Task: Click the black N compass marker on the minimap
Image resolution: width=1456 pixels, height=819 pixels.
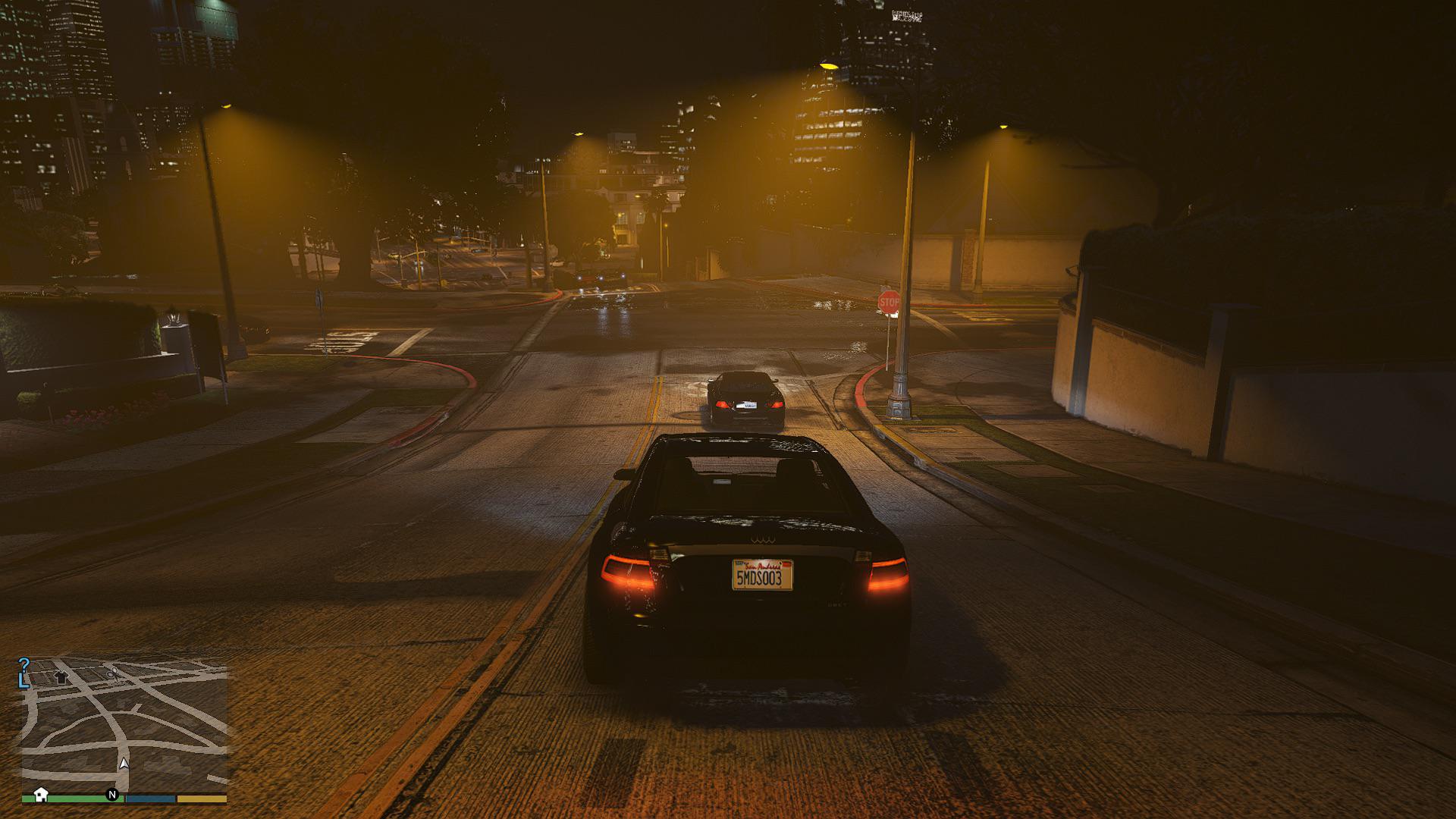Action: 112,795
